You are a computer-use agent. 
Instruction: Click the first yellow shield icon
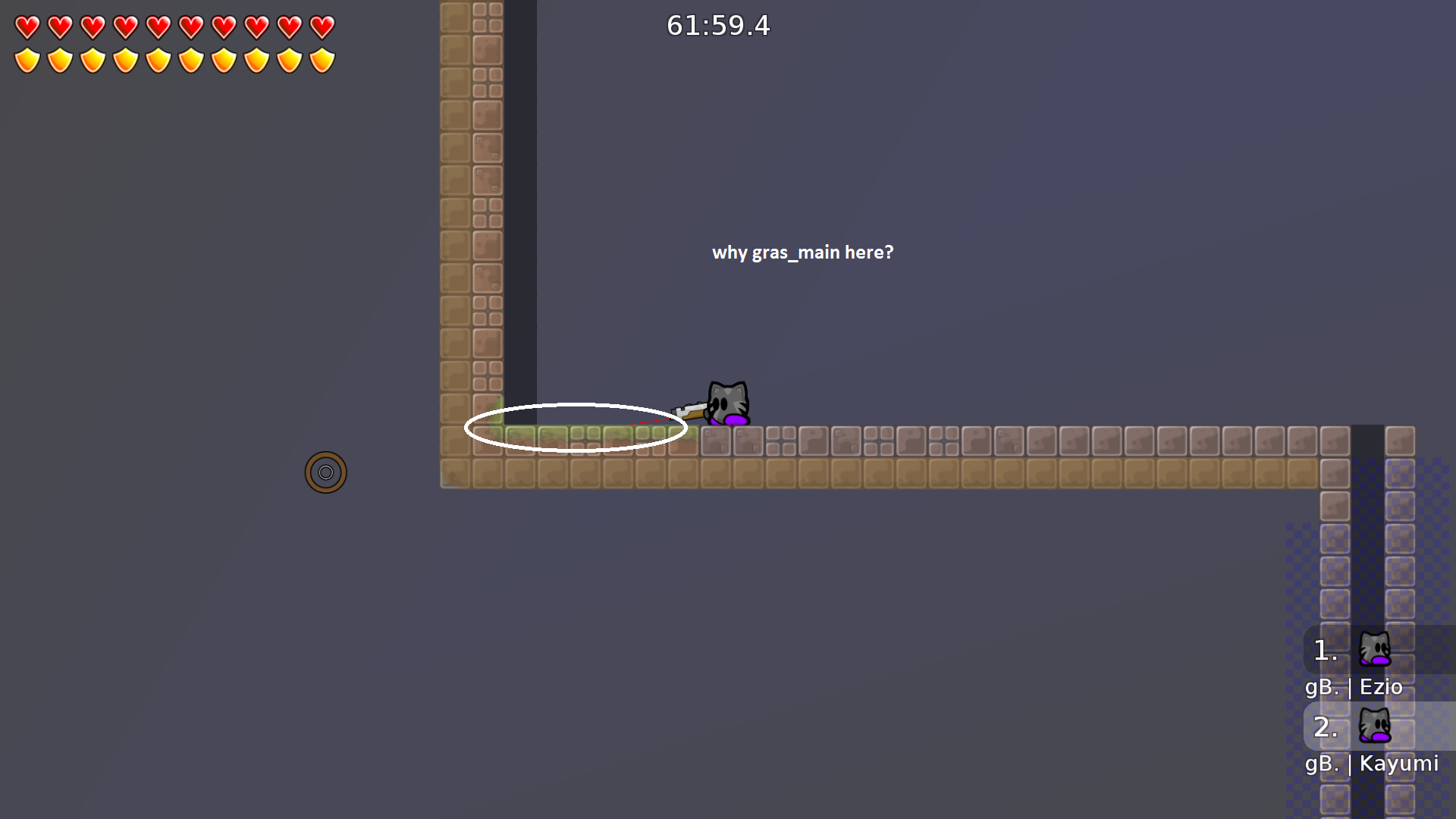(27, 58)
